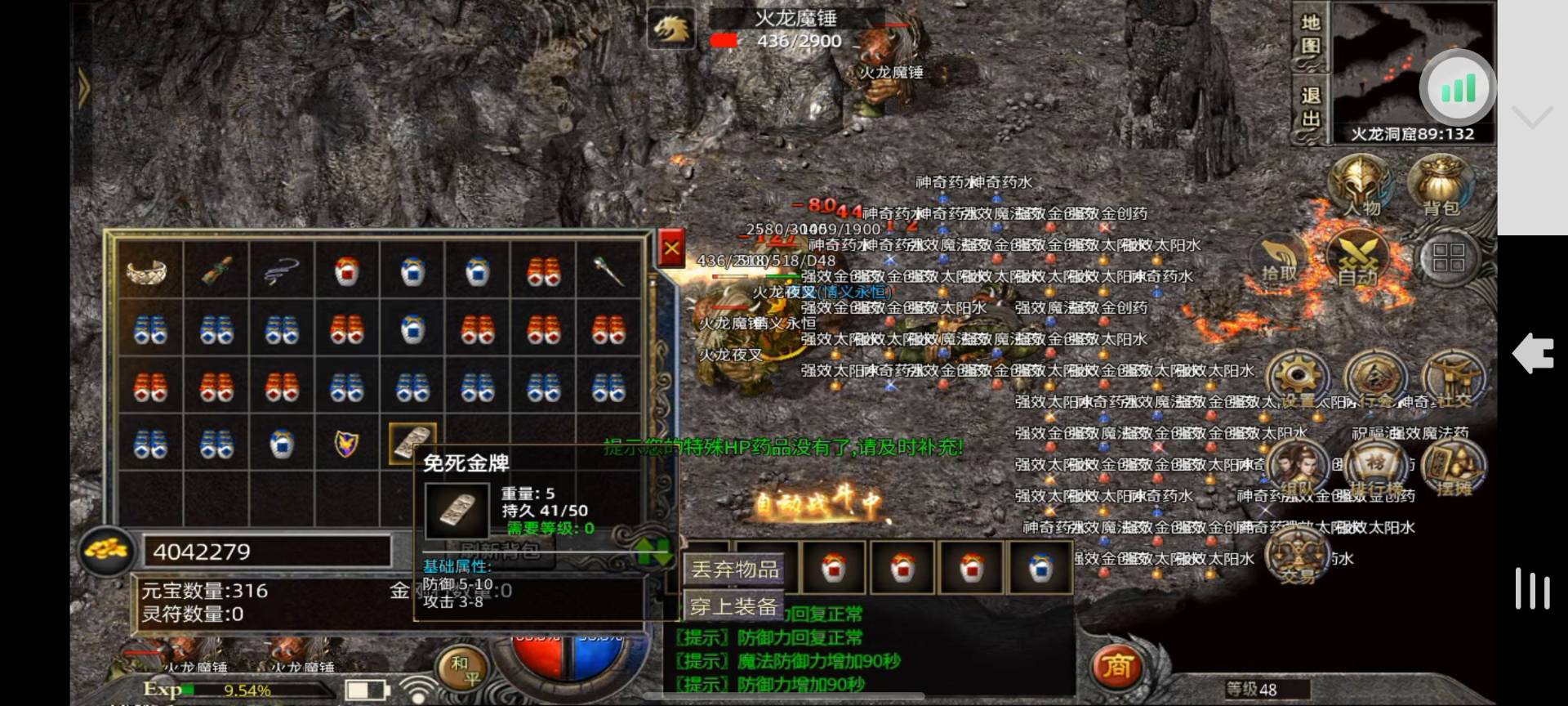Click the 退出 exit button
Screen dimensions: 1568x706
[x=1310, y=107]
